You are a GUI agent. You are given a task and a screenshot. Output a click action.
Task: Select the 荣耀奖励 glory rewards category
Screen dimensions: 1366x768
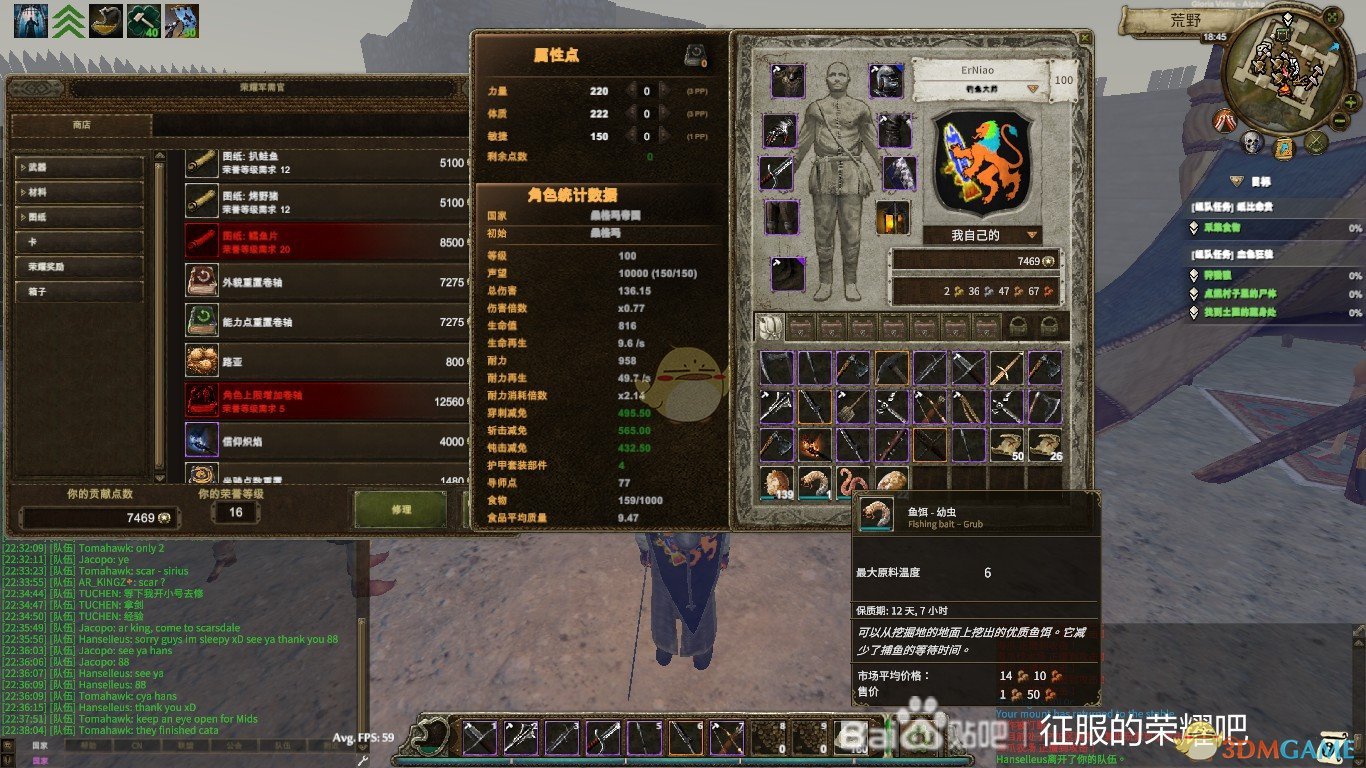(x=80, y=267)
